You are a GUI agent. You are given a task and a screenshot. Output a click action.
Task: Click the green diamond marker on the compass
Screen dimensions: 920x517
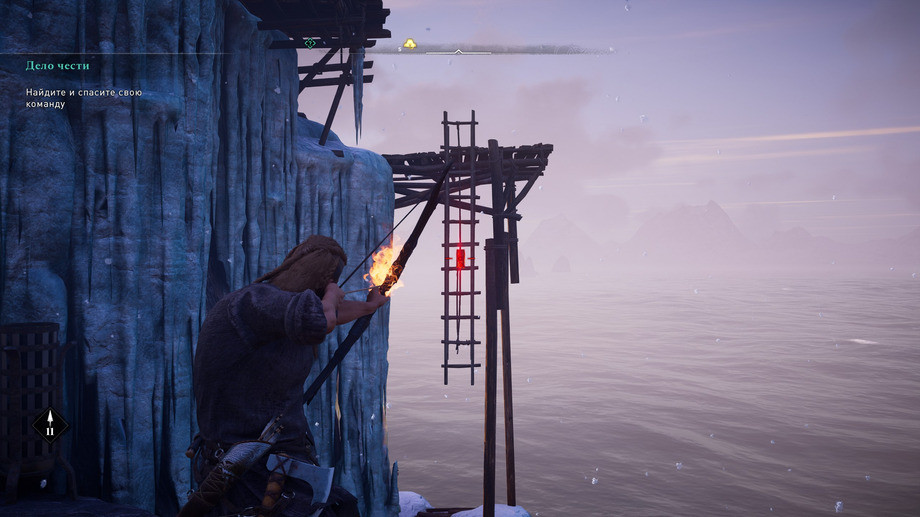pyautogui.click(x=310, y=43)
